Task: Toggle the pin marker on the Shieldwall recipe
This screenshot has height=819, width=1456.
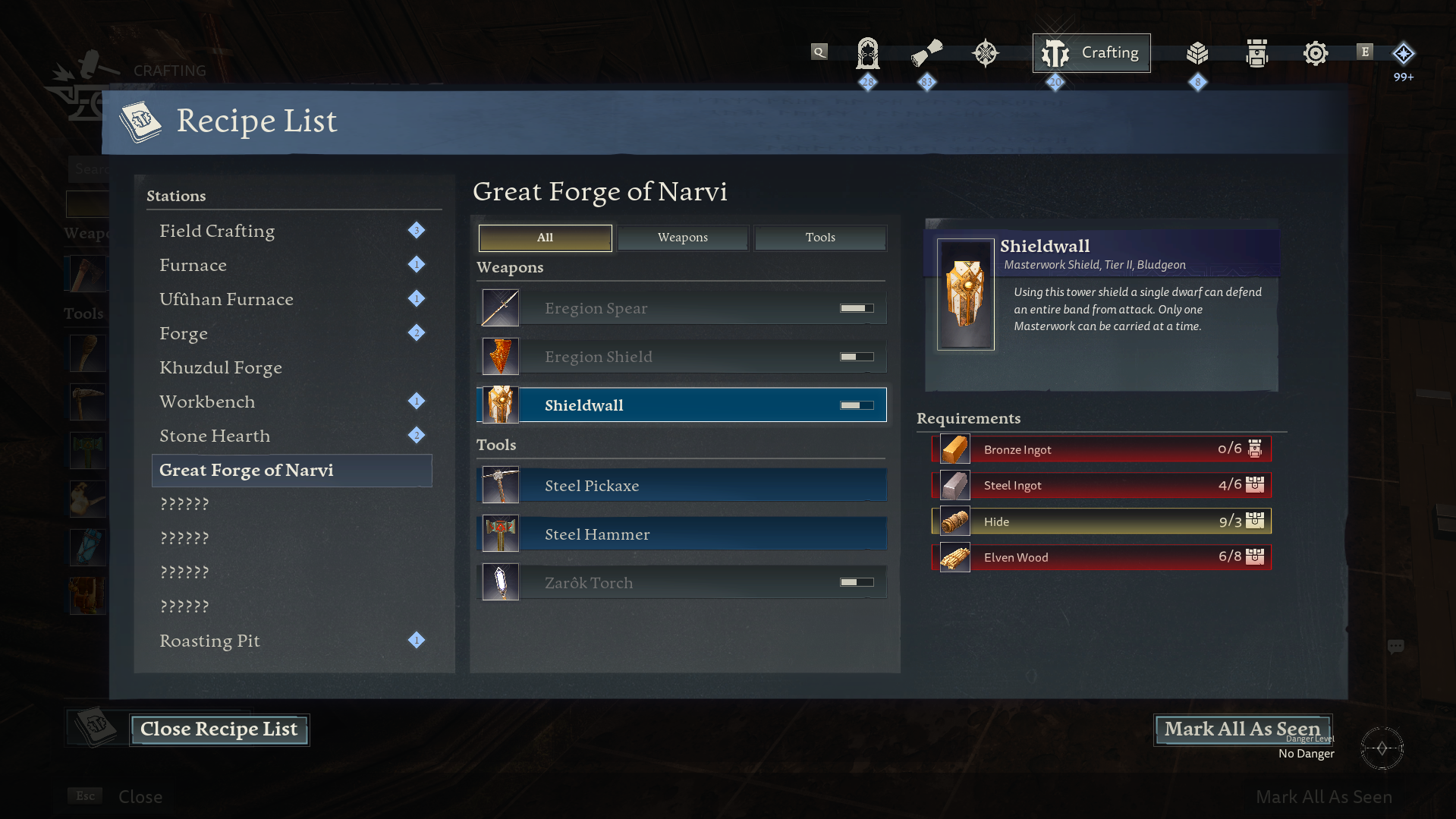Action: pyautogui.click(x=857, y=405)
